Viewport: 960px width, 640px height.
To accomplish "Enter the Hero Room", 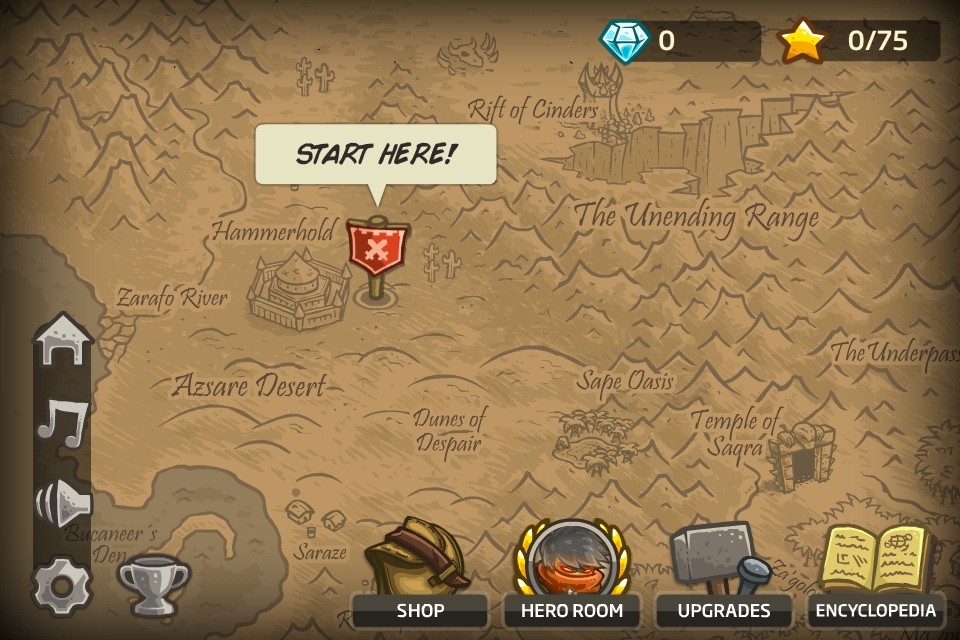I will [x=571, y=575].
